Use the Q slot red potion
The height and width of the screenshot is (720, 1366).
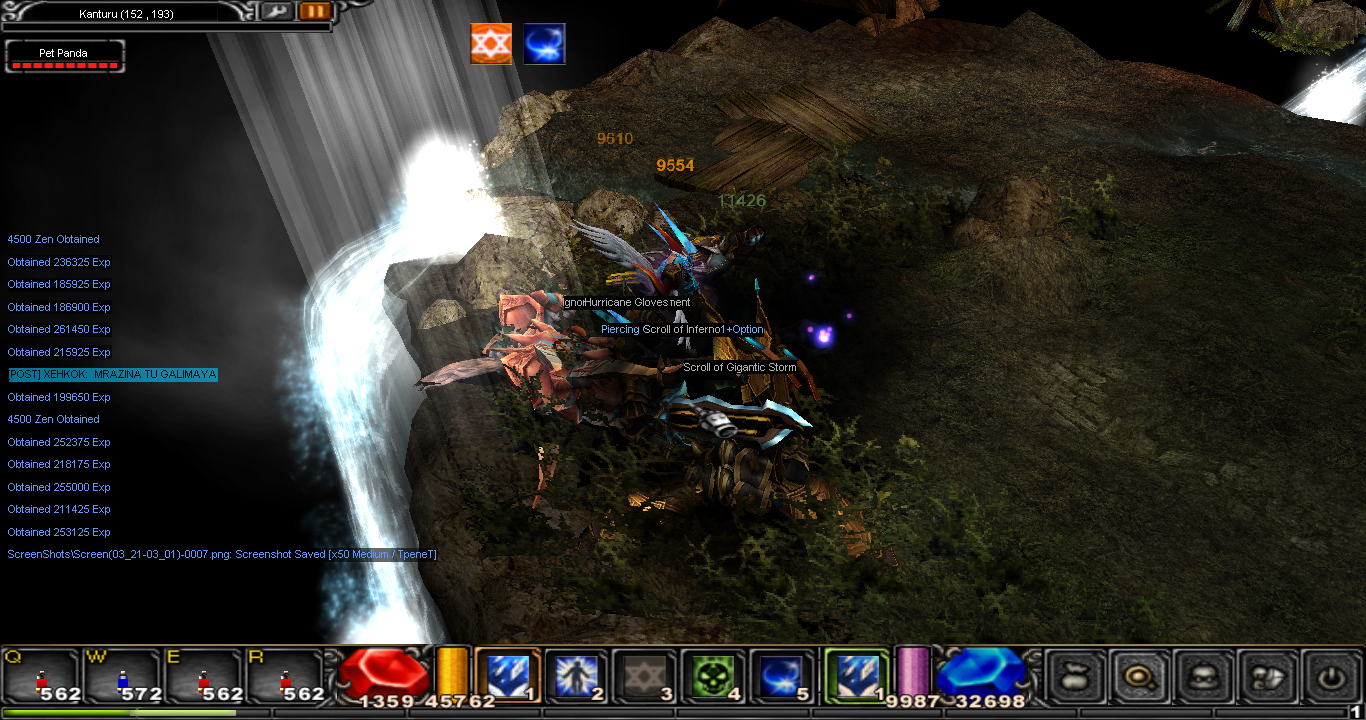pos(42,677)
